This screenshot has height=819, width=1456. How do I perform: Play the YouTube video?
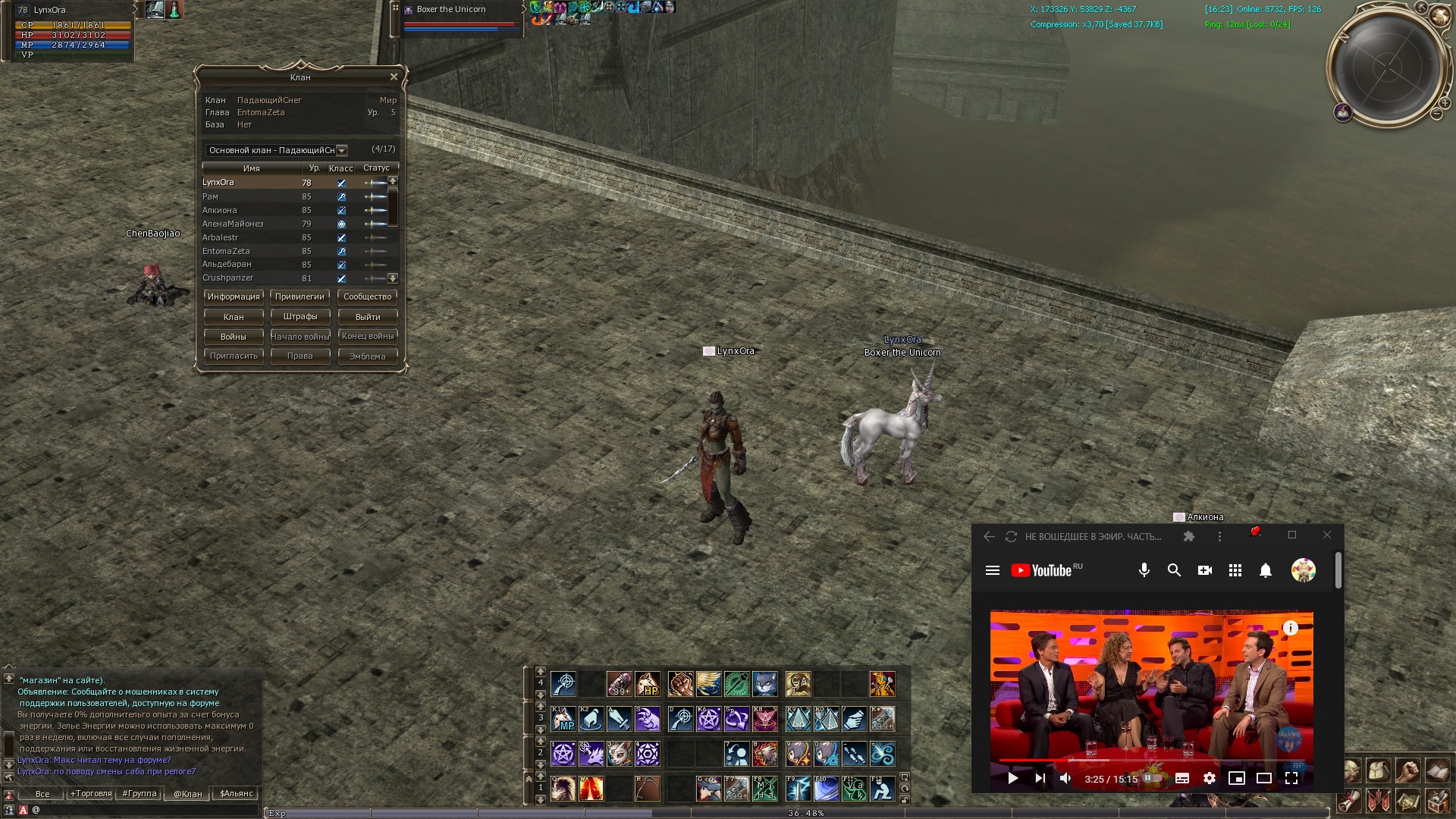(x=1012, y=778)
